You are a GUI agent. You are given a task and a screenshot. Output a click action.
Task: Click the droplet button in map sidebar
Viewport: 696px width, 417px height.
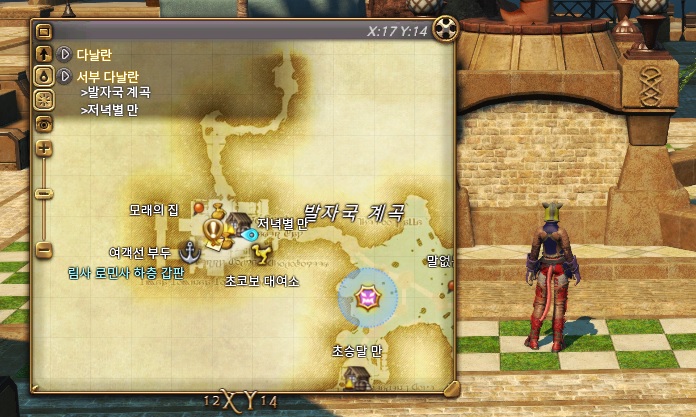click(x=43, y=76)
